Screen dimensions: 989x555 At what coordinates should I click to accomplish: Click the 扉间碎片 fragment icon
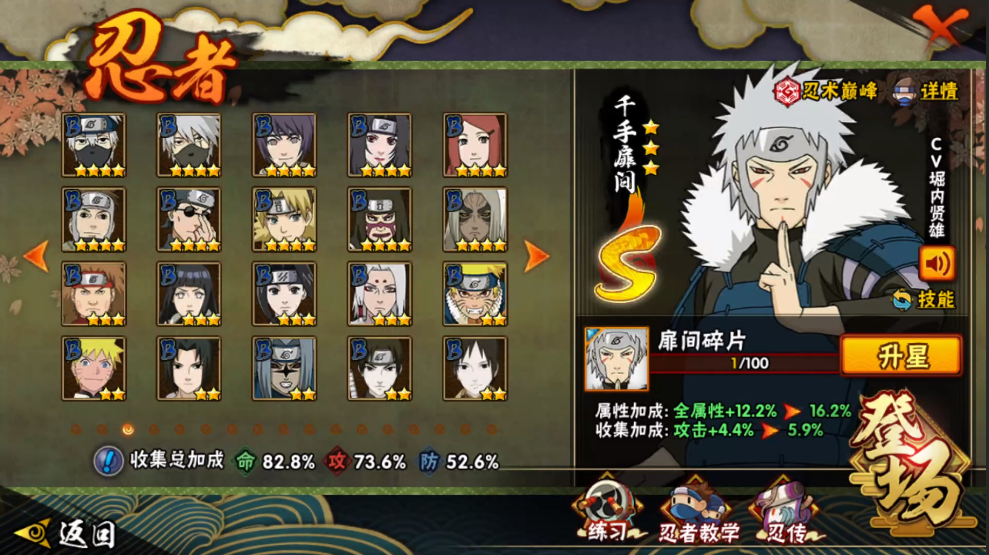[x=616, y=358]
